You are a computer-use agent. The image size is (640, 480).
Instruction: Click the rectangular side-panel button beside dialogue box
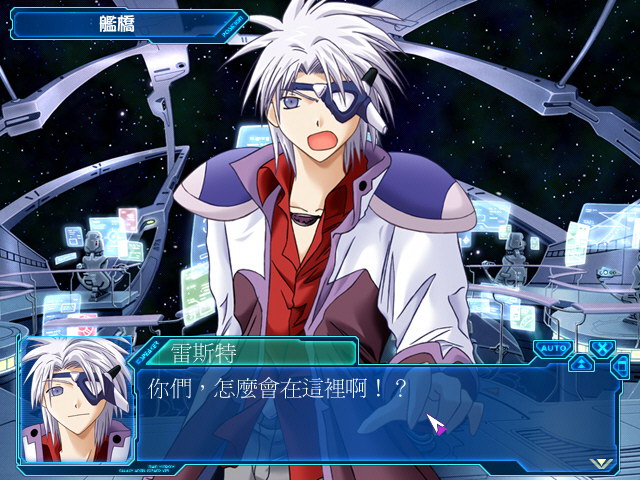click(622, 366)
